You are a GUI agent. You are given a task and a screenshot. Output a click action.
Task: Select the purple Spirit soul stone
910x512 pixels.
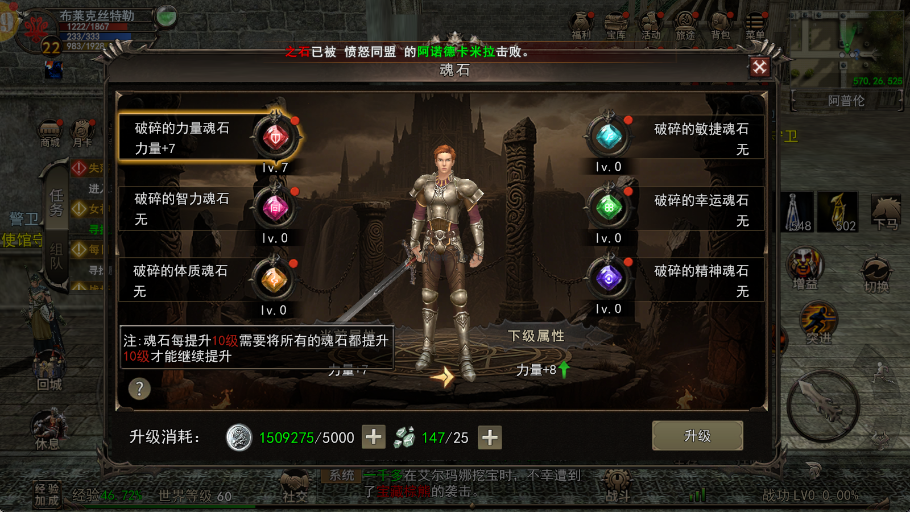coord(606,278)
